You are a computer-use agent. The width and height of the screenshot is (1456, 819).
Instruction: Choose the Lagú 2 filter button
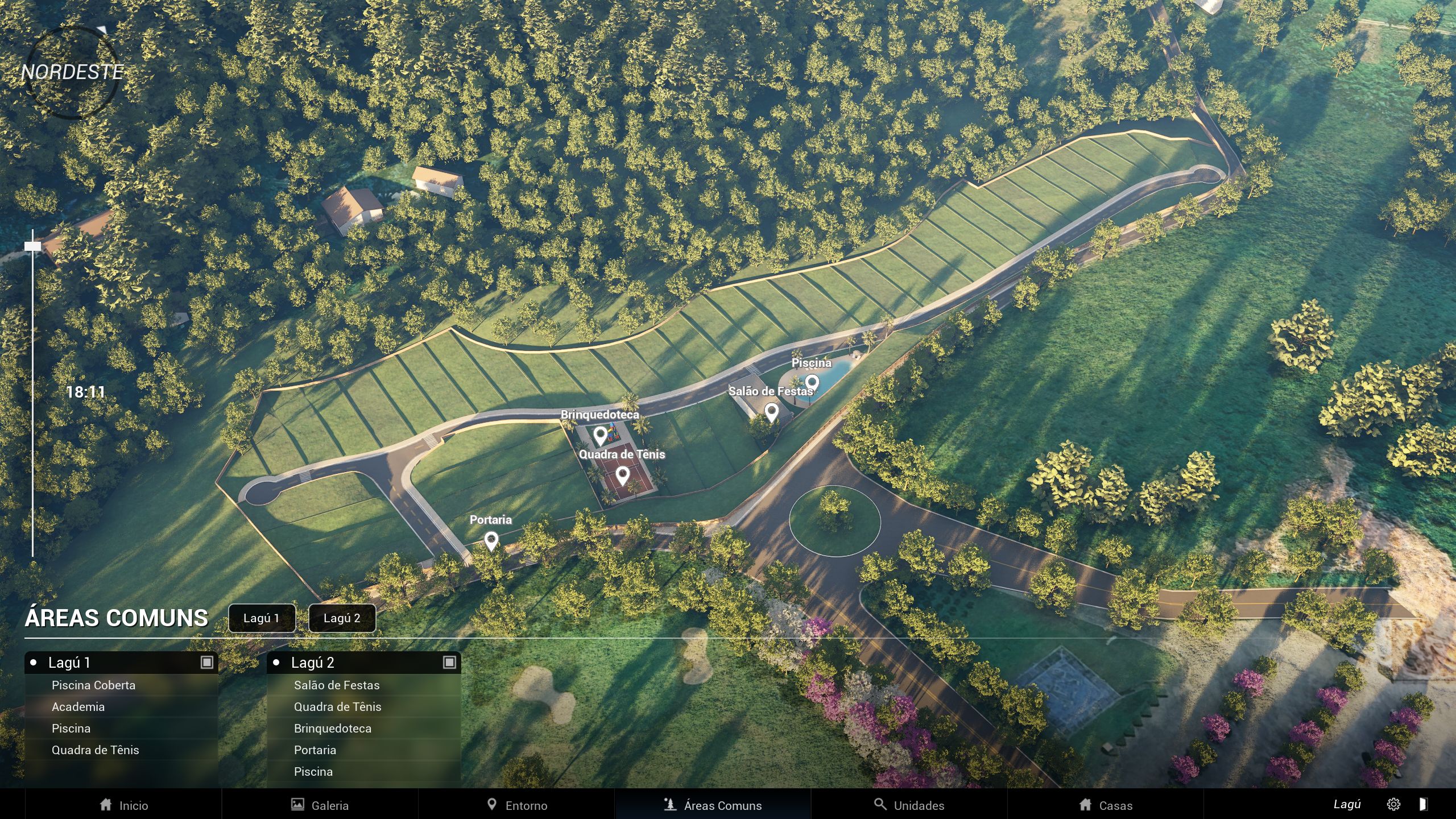pyautogui.click(x=342, y=618)
